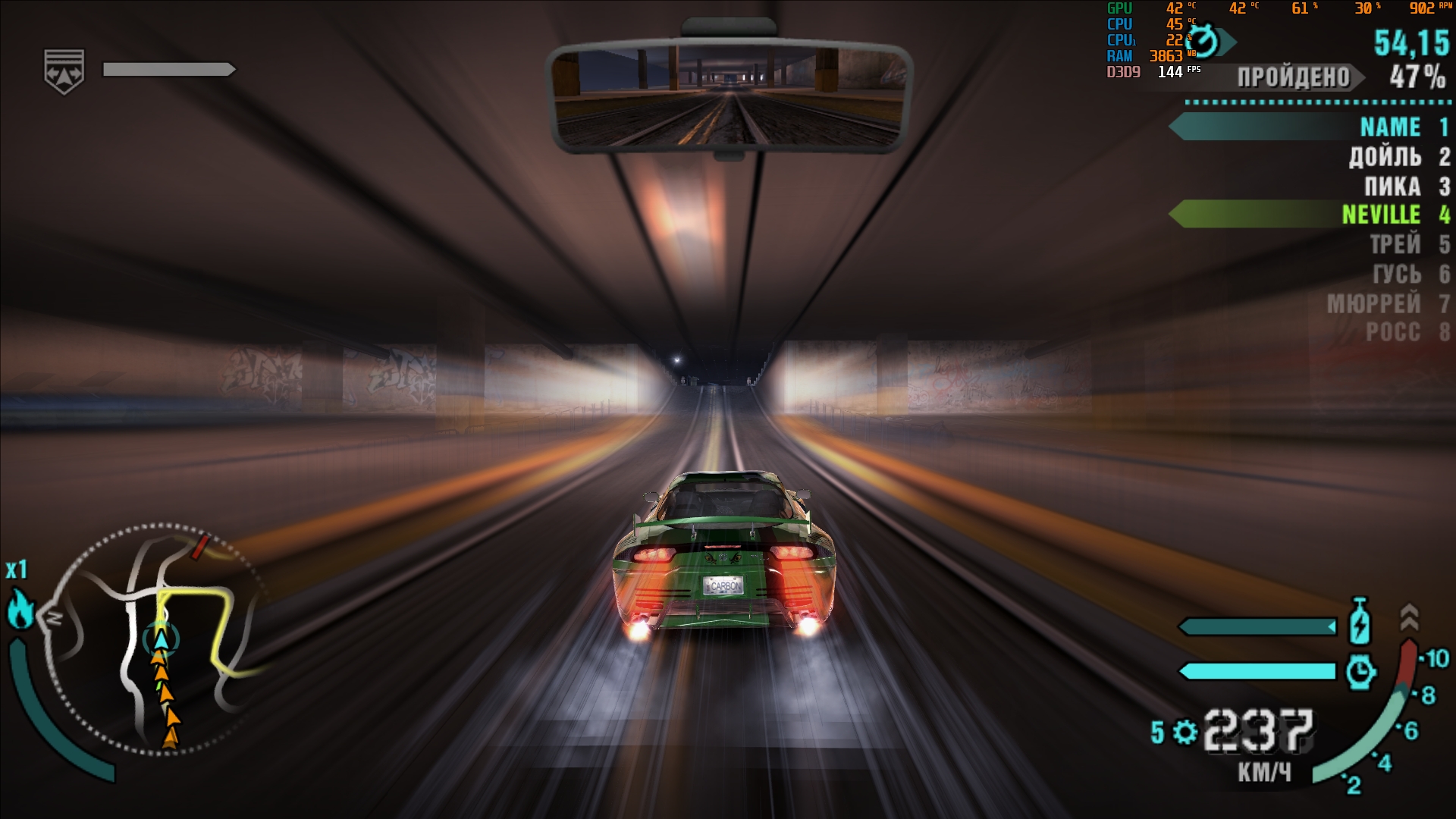Click the upshift chevron arrows icon
Screen dimensions: 1456x819
[x=1408, y=617]
